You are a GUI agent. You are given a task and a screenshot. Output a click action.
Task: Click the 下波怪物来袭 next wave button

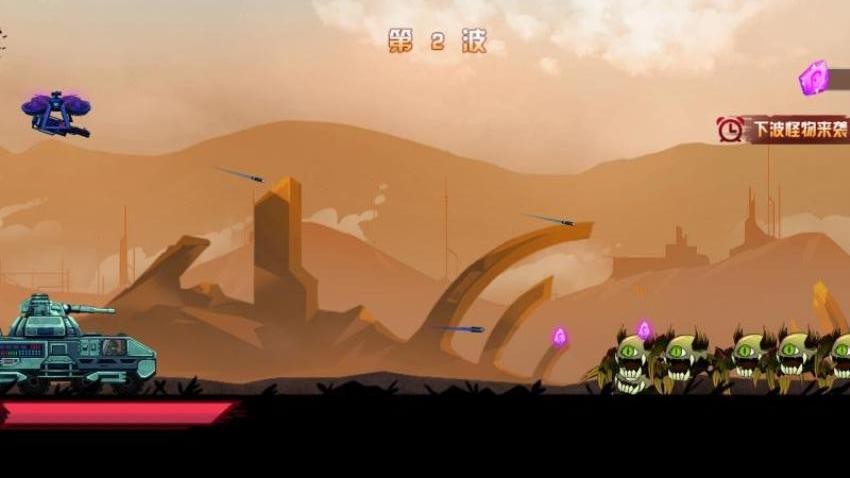[786, 129]
